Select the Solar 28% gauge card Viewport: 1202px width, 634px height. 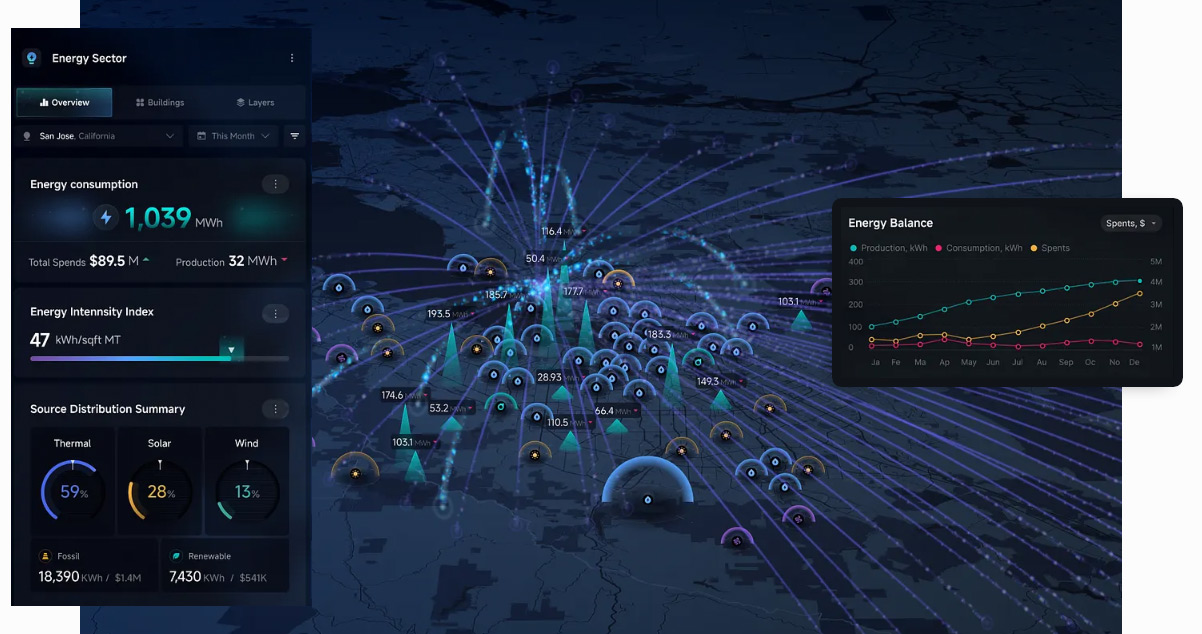[159, 481]
